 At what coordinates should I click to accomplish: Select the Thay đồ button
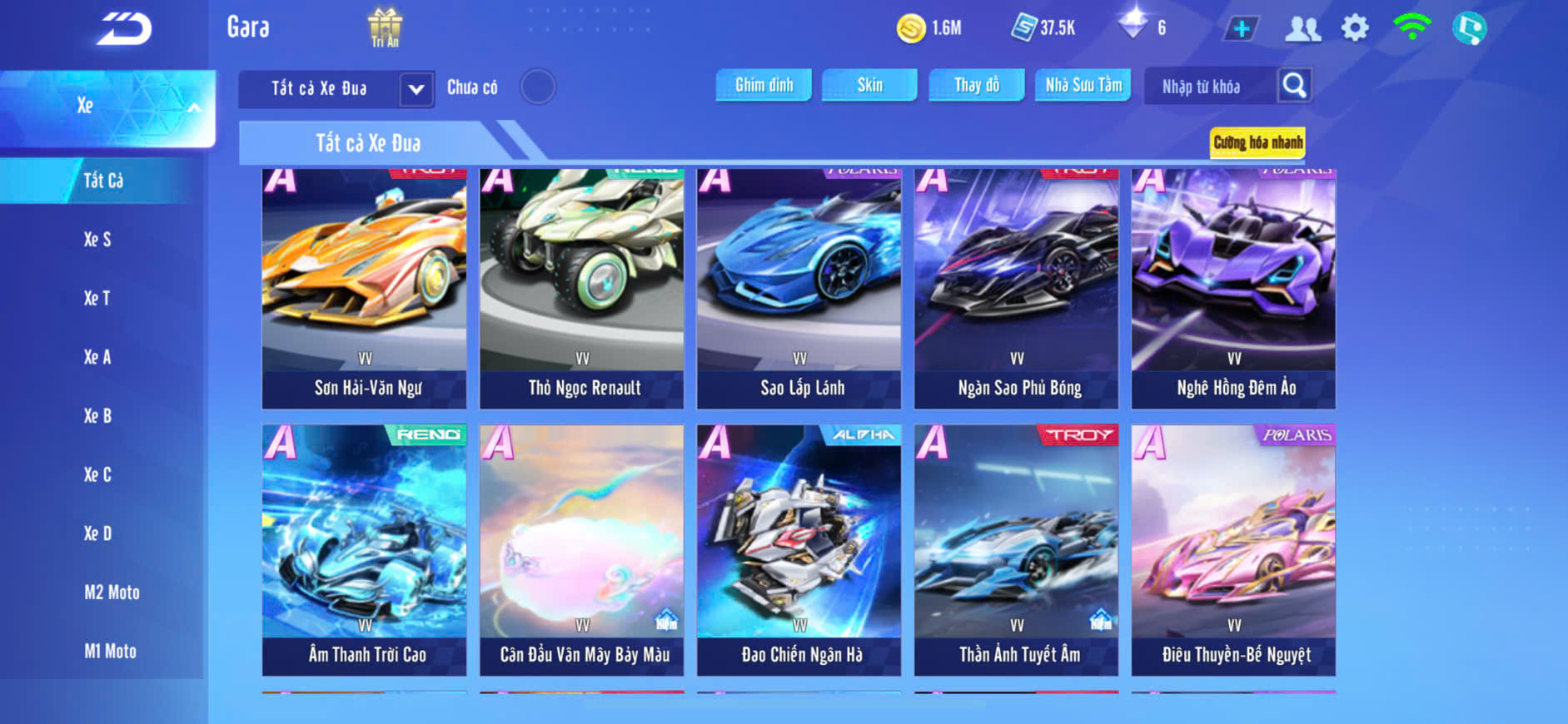pyautogui.click(x=977, y=85)
